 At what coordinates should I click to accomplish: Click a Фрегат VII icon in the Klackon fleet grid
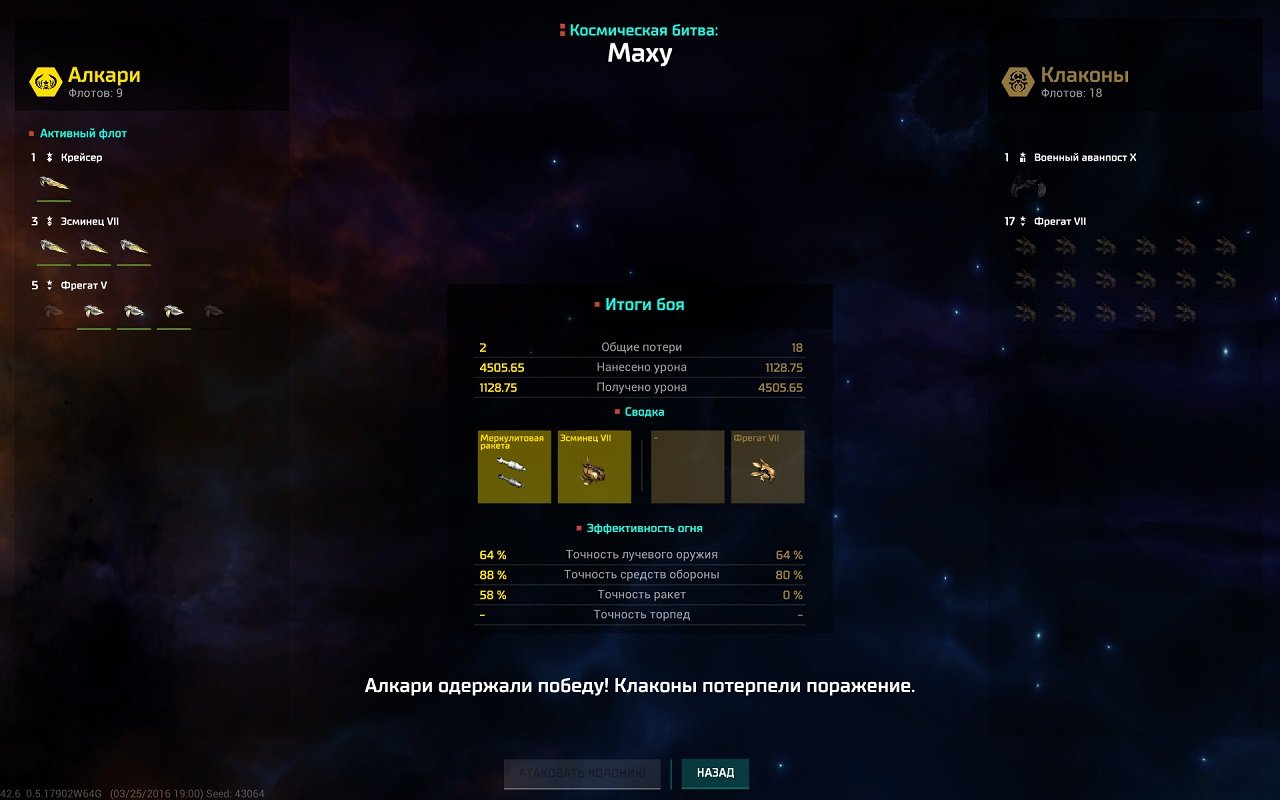pyautogui.click(x=1024, y=245)
